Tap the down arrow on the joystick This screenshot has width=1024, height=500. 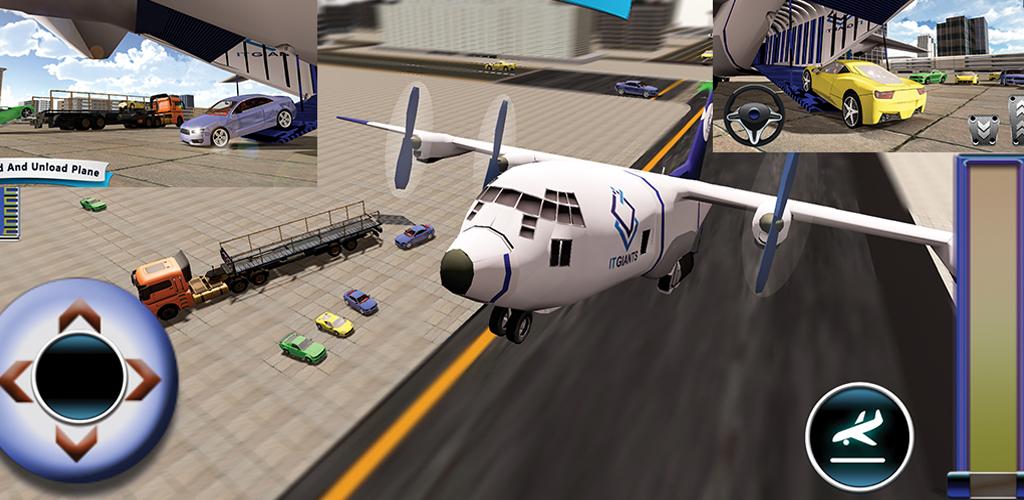79,440
